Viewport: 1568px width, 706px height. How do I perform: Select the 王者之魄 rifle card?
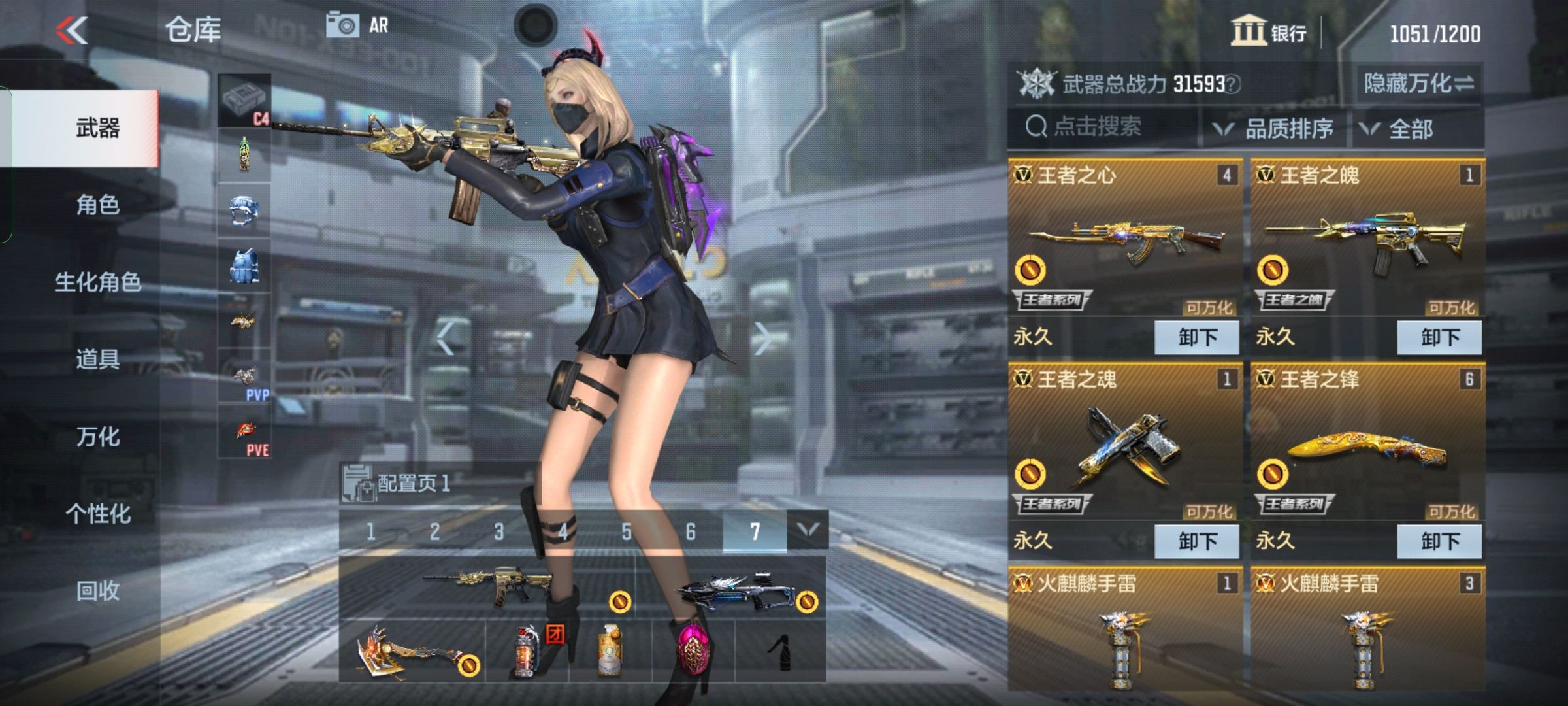pyautogui.click(x=1367, y=242)
